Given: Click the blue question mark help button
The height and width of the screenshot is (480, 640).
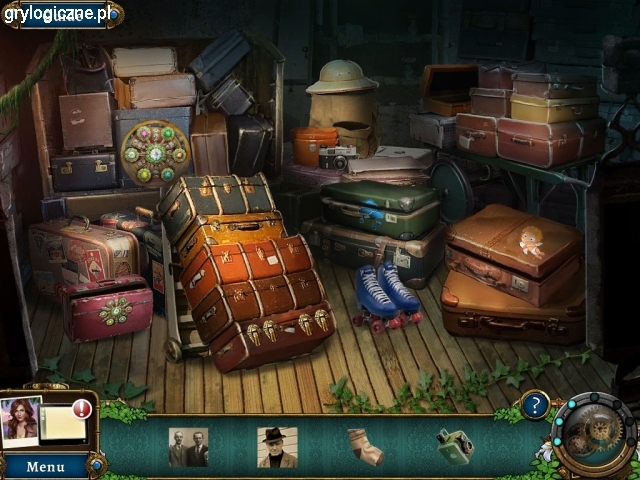Looking at the screenshot, I should [x=535, y=405].
